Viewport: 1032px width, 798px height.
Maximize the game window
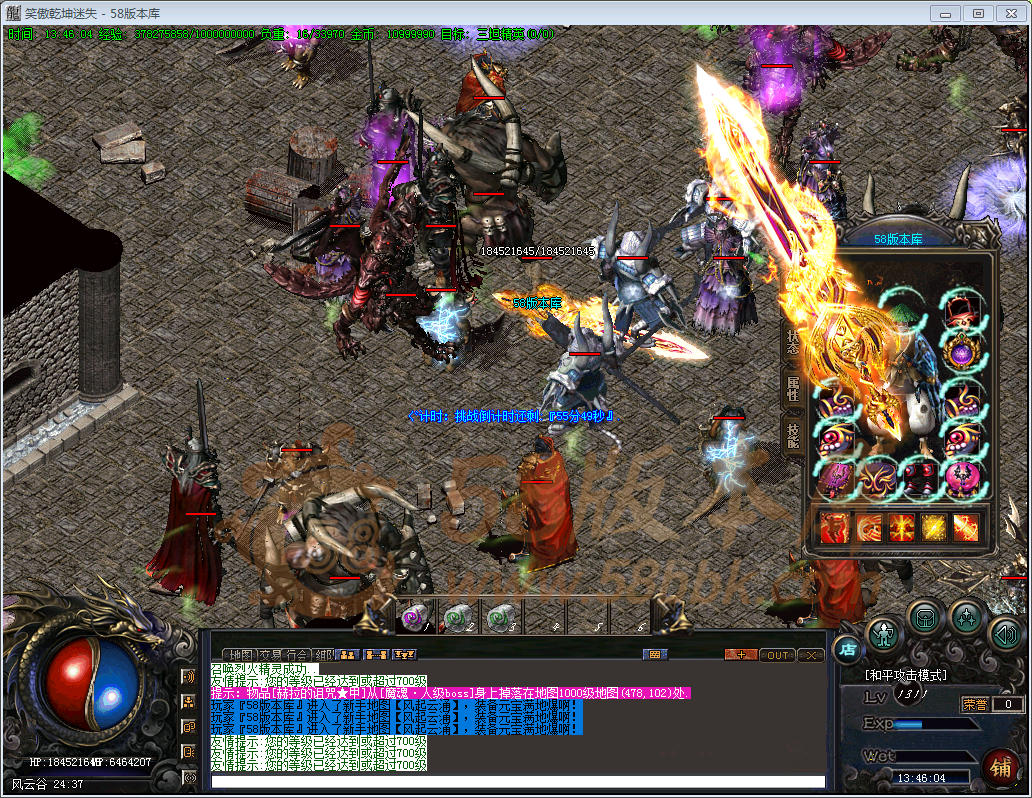(978, 13)
